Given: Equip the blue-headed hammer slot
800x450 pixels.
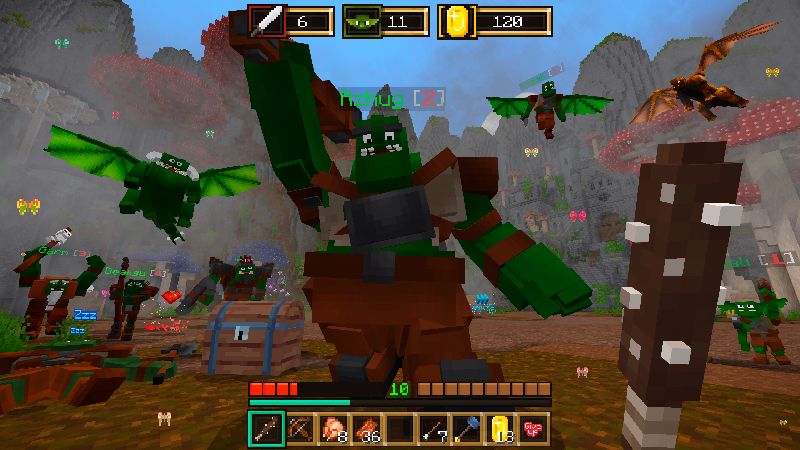Looking at the screenshot, I should pos(467,427).
